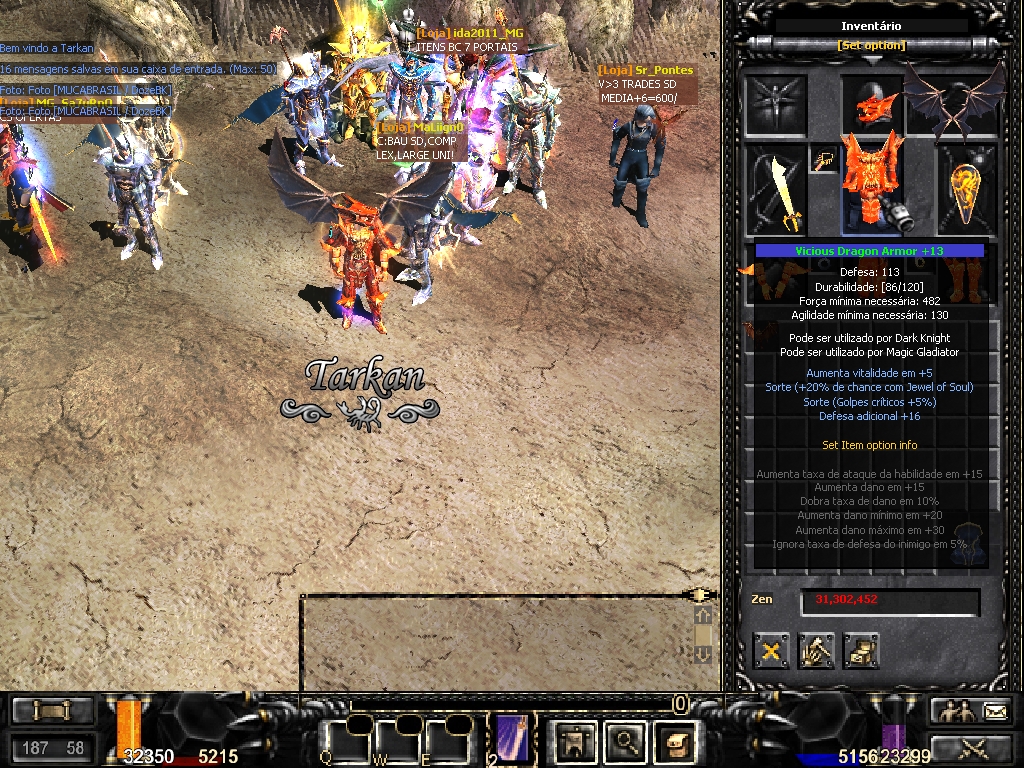Select the equipped golden sword slot
This screenshot has width=1024, height=768.
coord(776,190)
